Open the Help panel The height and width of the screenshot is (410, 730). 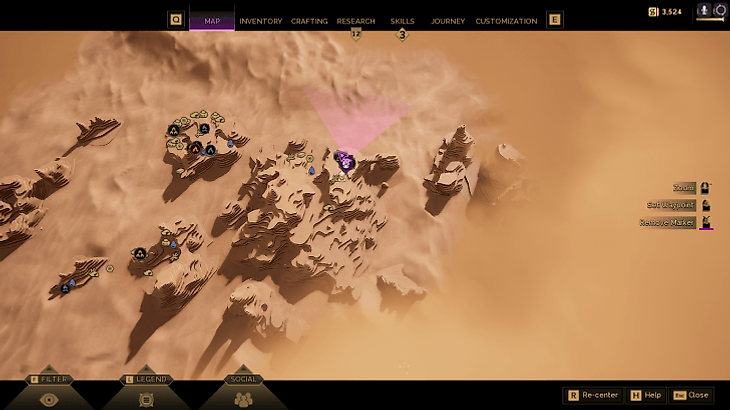pos(646,395)
